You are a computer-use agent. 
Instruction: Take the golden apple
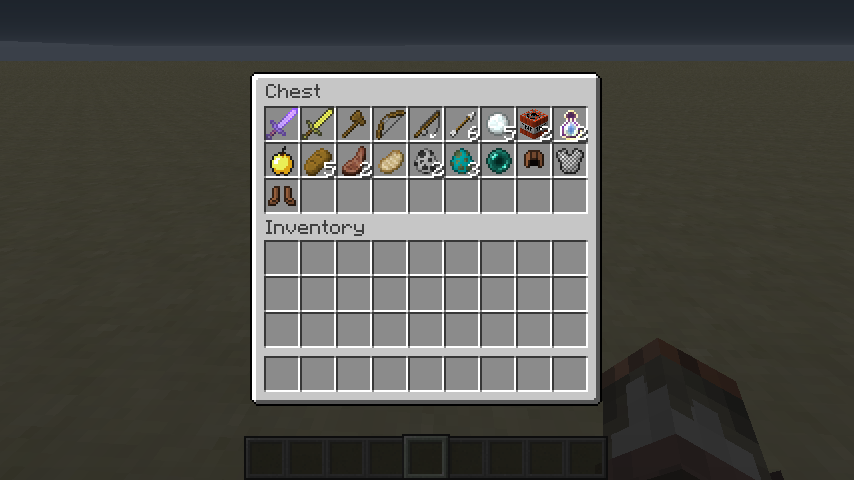pyautogui.click(x=282, y=160)
